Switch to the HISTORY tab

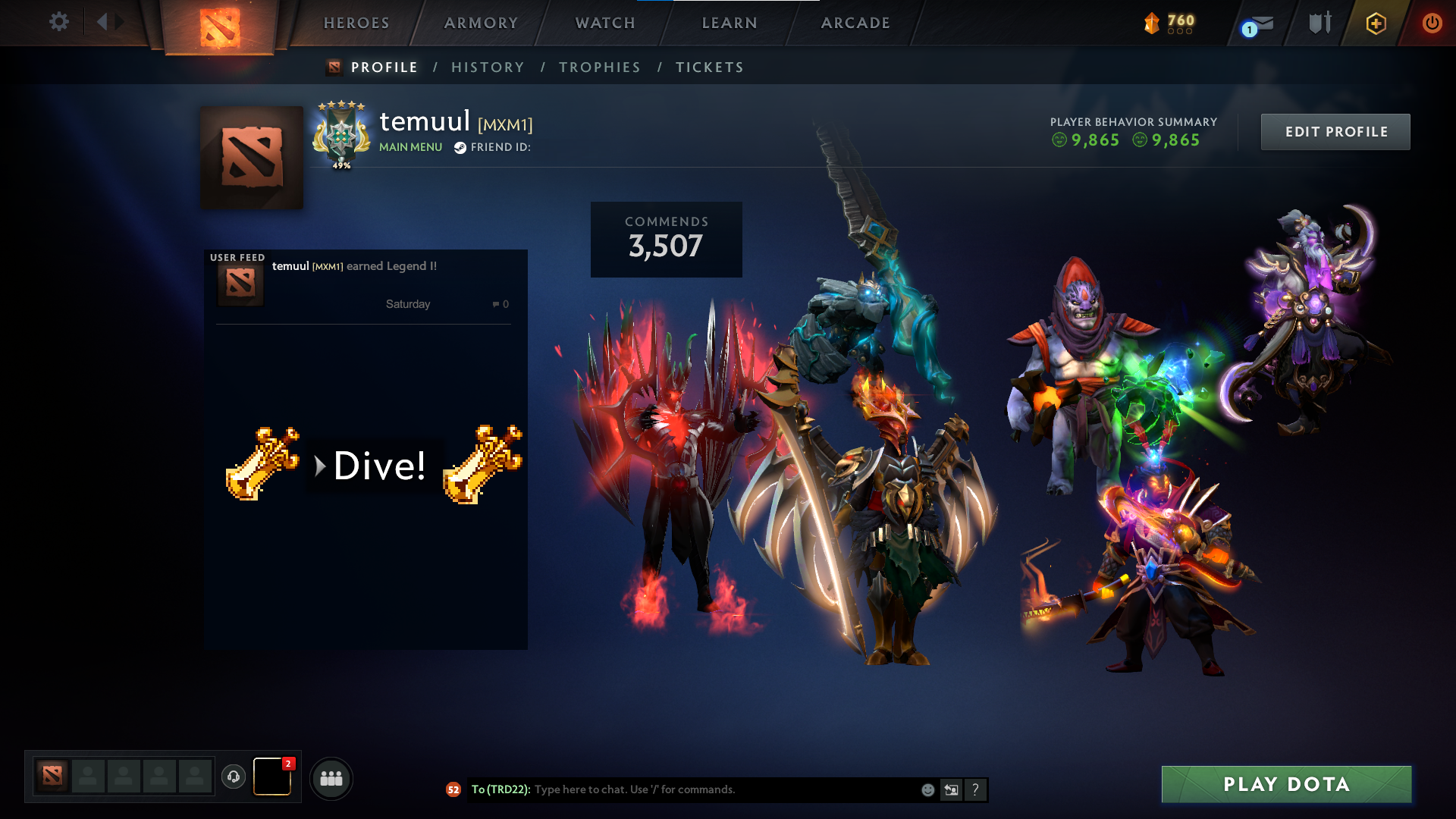[488, 67]
